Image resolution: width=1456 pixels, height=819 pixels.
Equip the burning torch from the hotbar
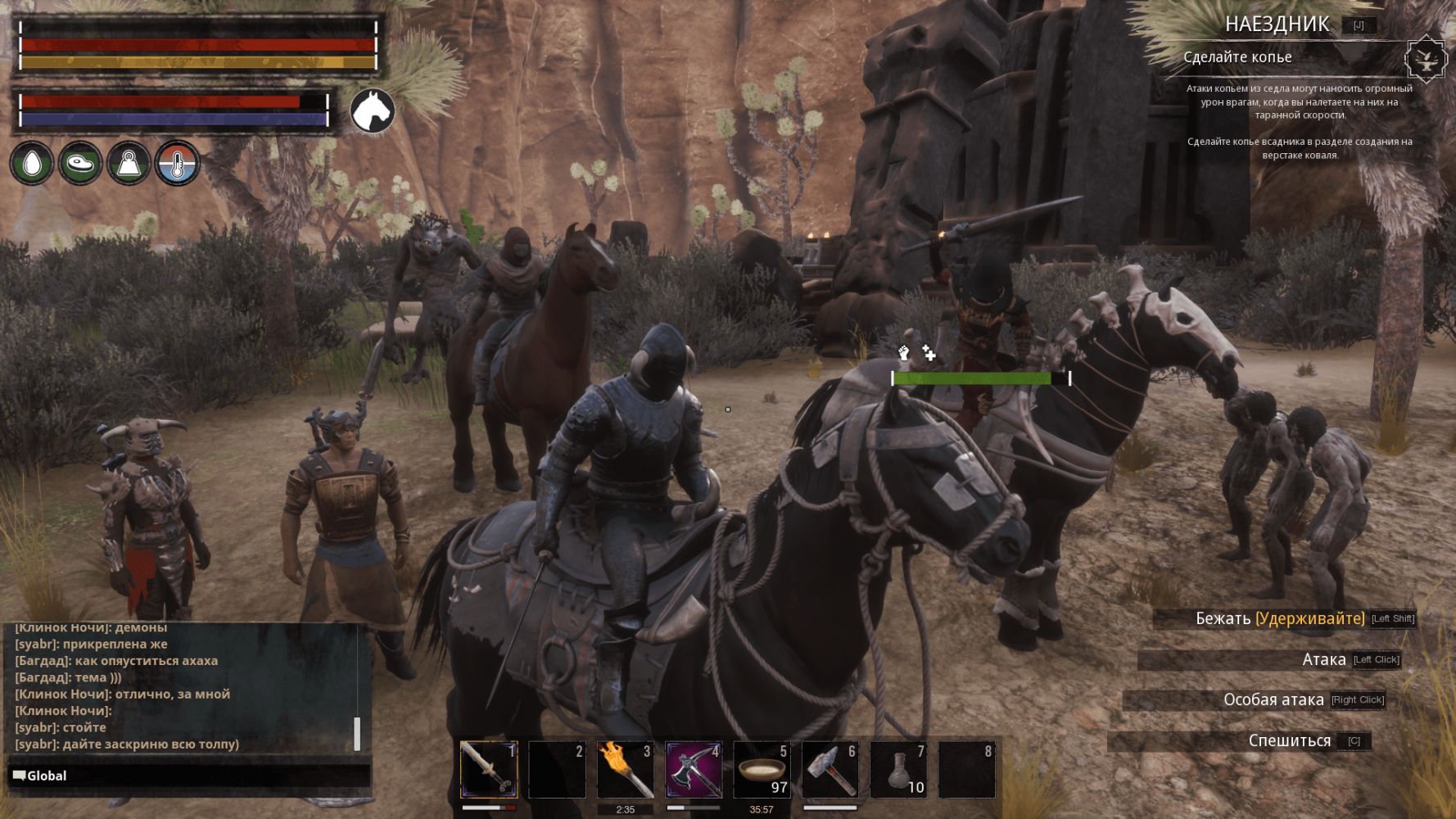coord(625,769)
